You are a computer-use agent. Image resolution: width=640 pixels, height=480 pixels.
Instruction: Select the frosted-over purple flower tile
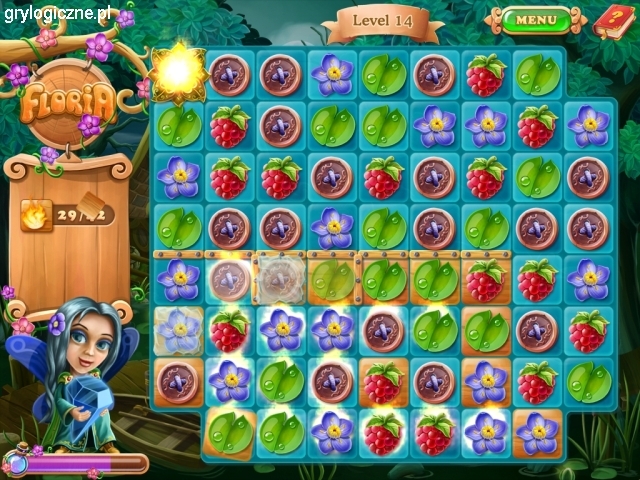(179, 330)
